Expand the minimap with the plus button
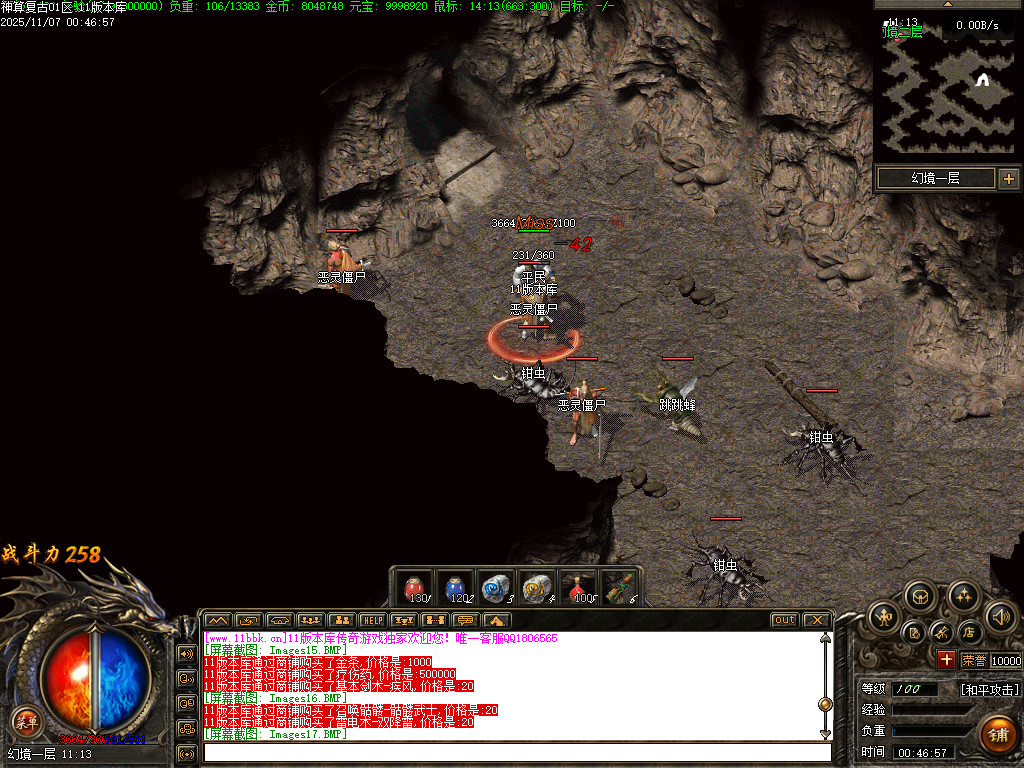 1008,179
